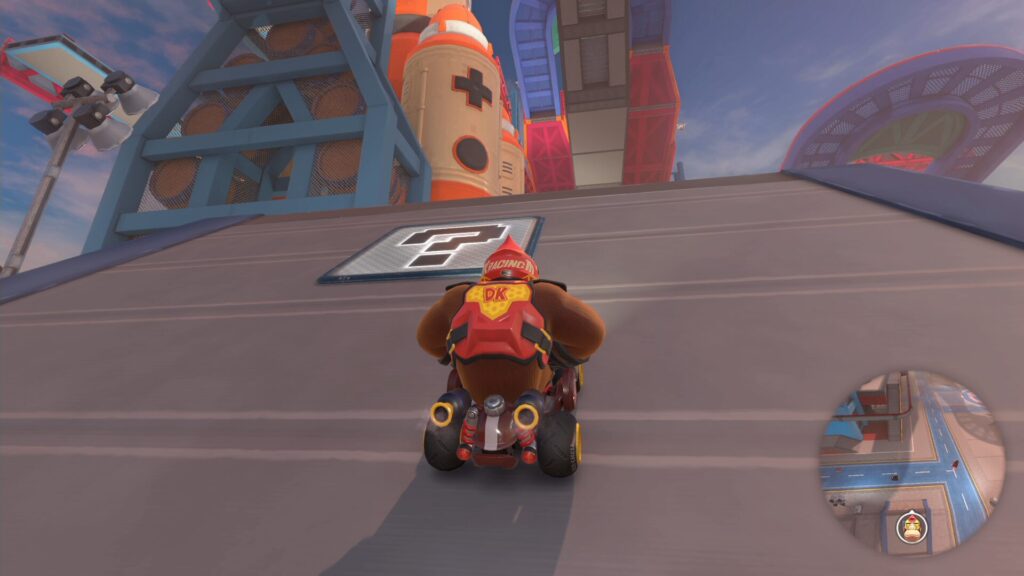Click Donkey Kong's player marker on minimap
This screenshot has width=1024, height=576.
911,527
